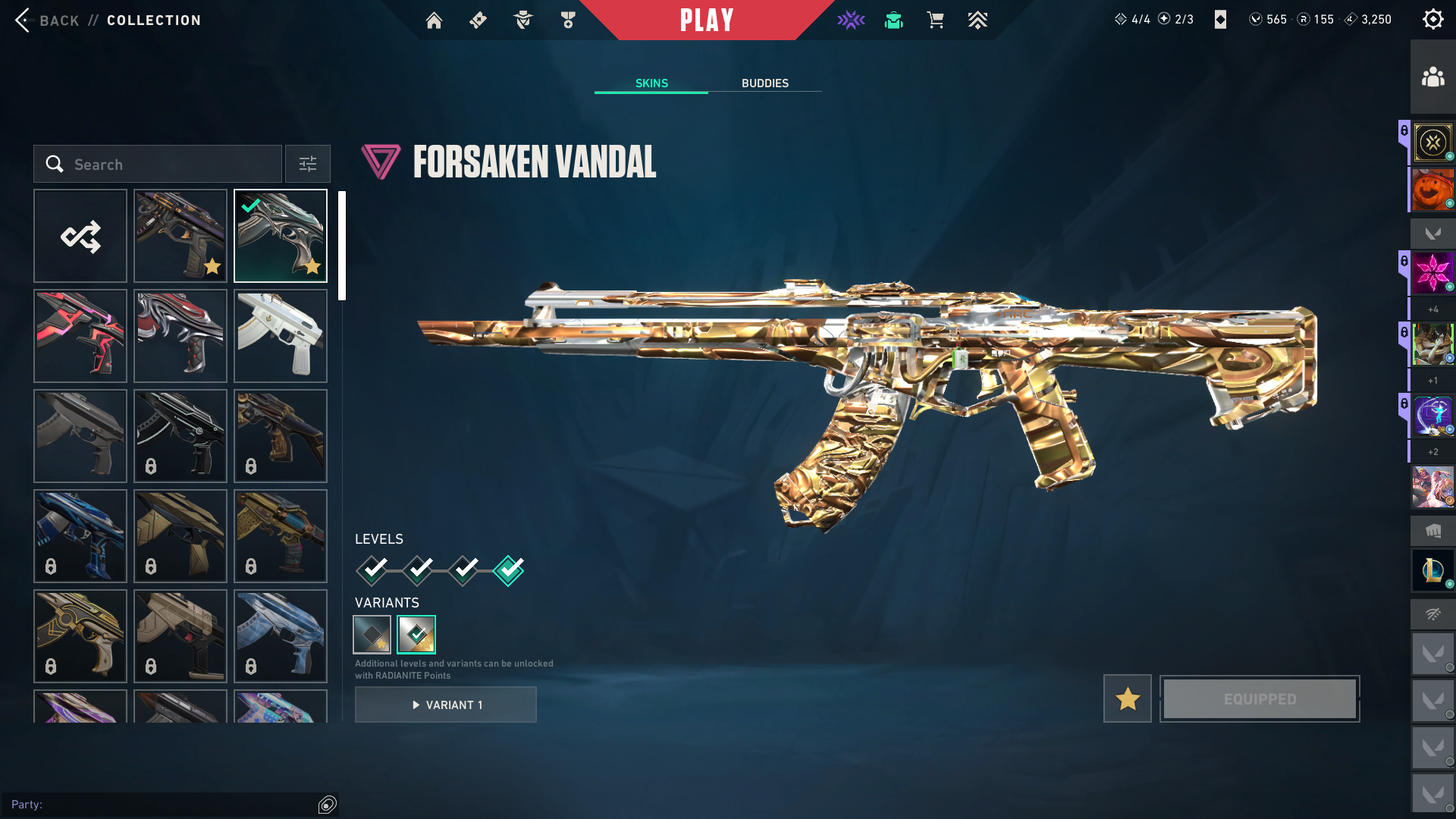Click the Store cart icon
The height and width of the screenshot is (819, 1456).
point(935,20)
